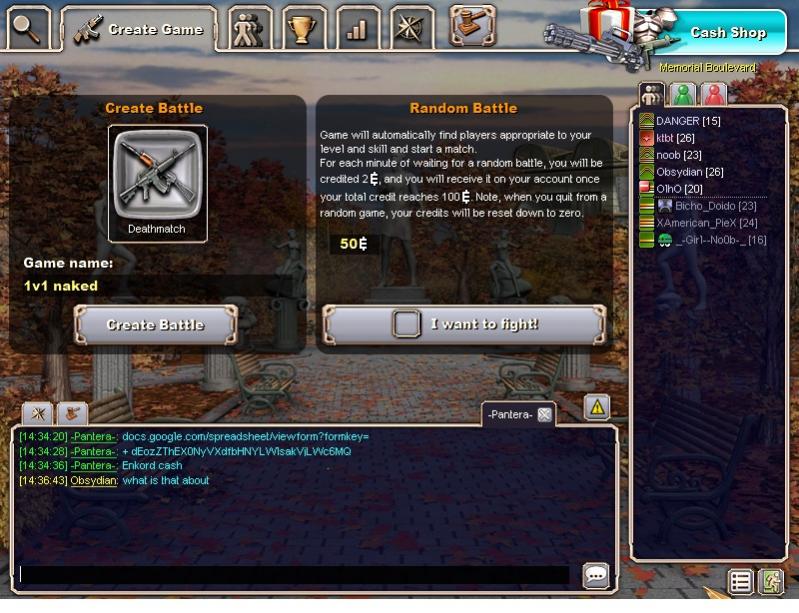Click the Create Battle button

pyautogui.click(x=156, y=325)
